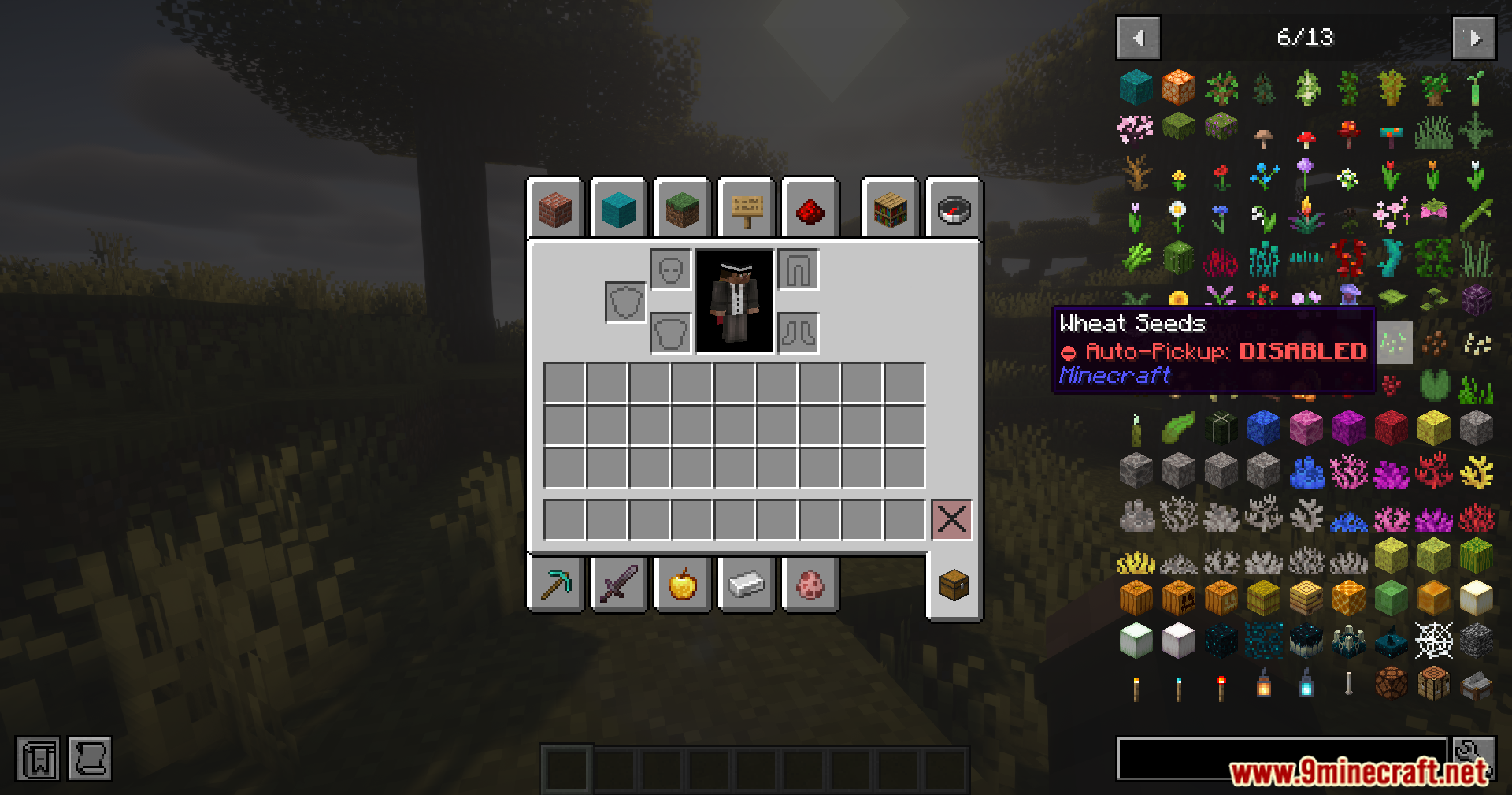Screen dimensions: 1512x795
Task: Select the Food tab golden apple icon
Action: 682,584
